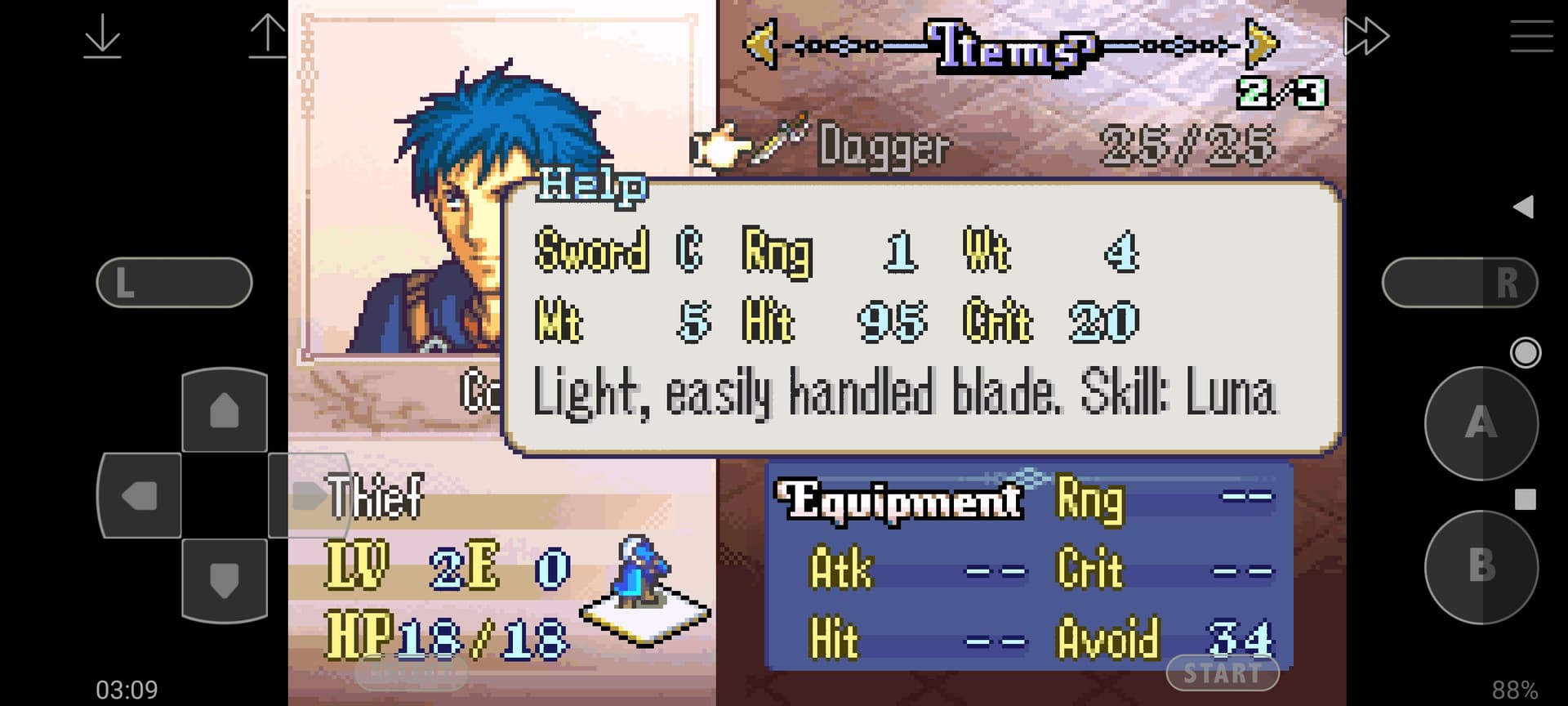Open the emulator hamburger menu

pyautogui.click(x=1531, y=37)
